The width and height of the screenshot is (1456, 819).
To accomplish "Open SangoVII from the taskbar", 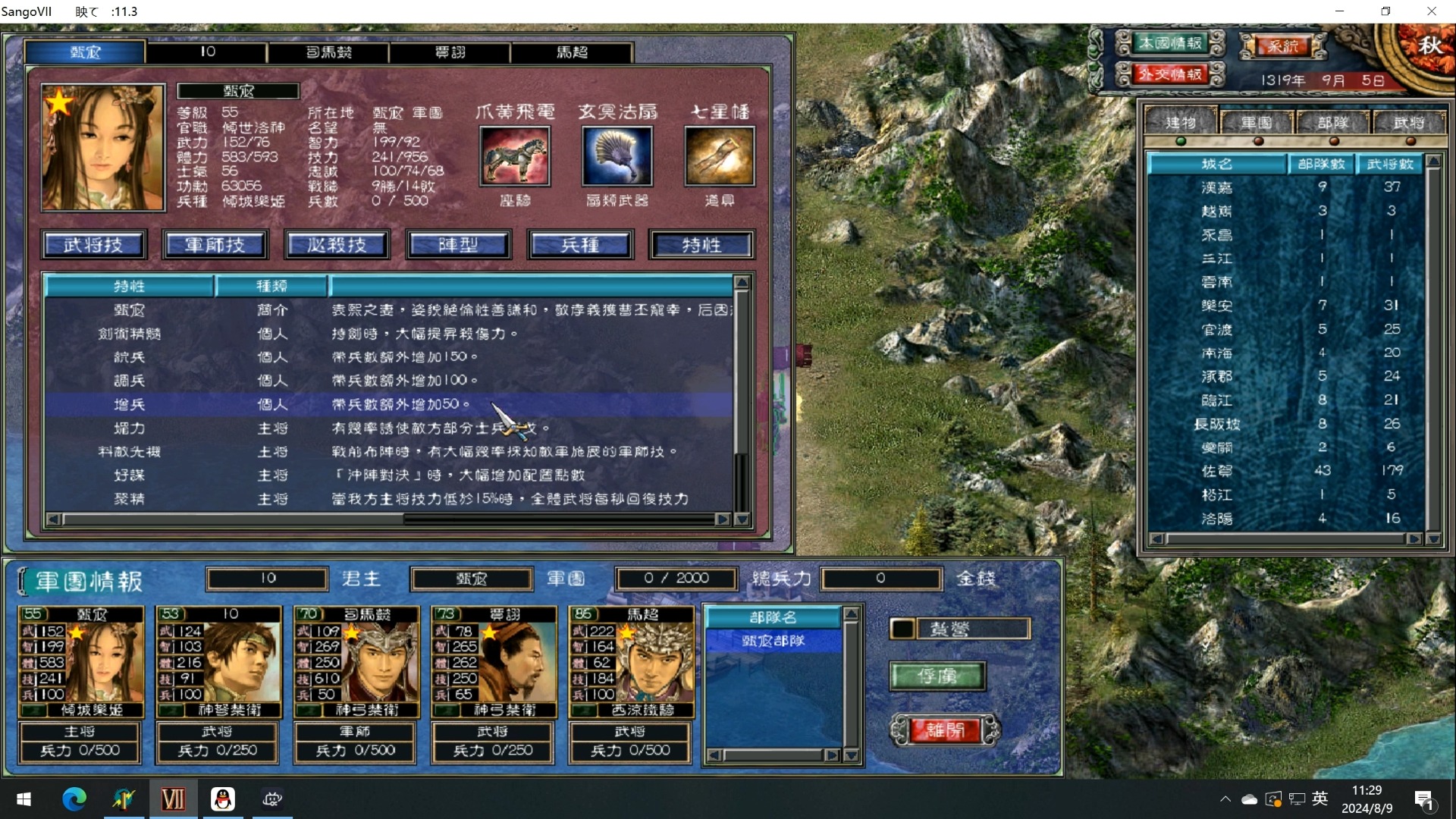I will coord(173,799).
